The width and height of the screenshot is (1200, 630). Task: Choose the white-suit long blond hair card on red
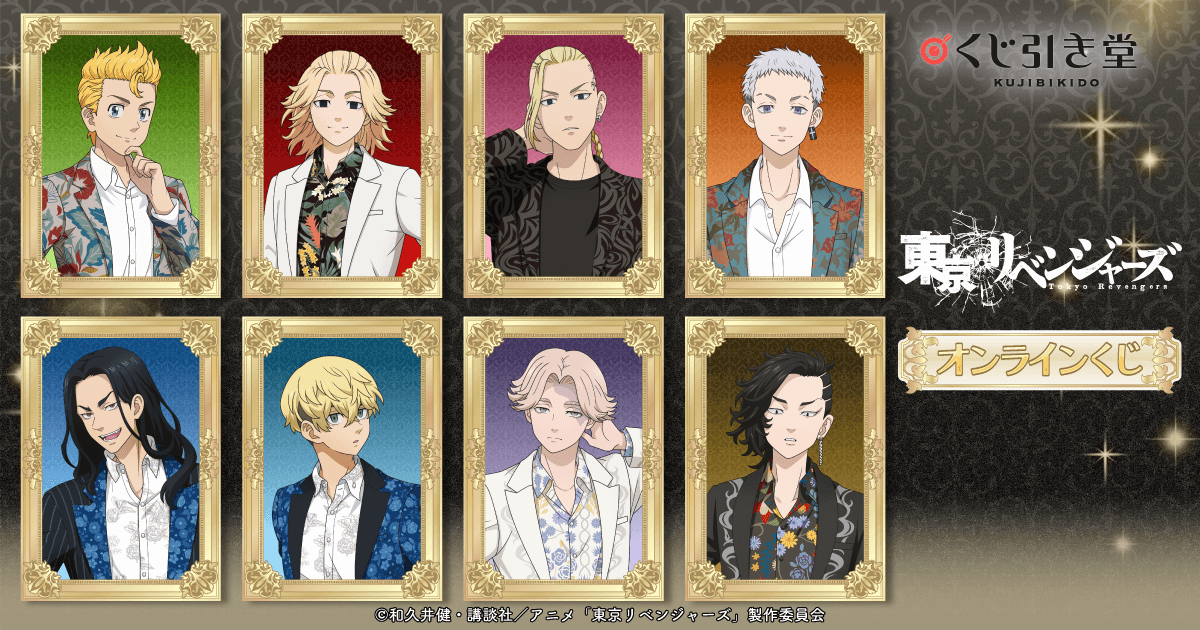343,156
